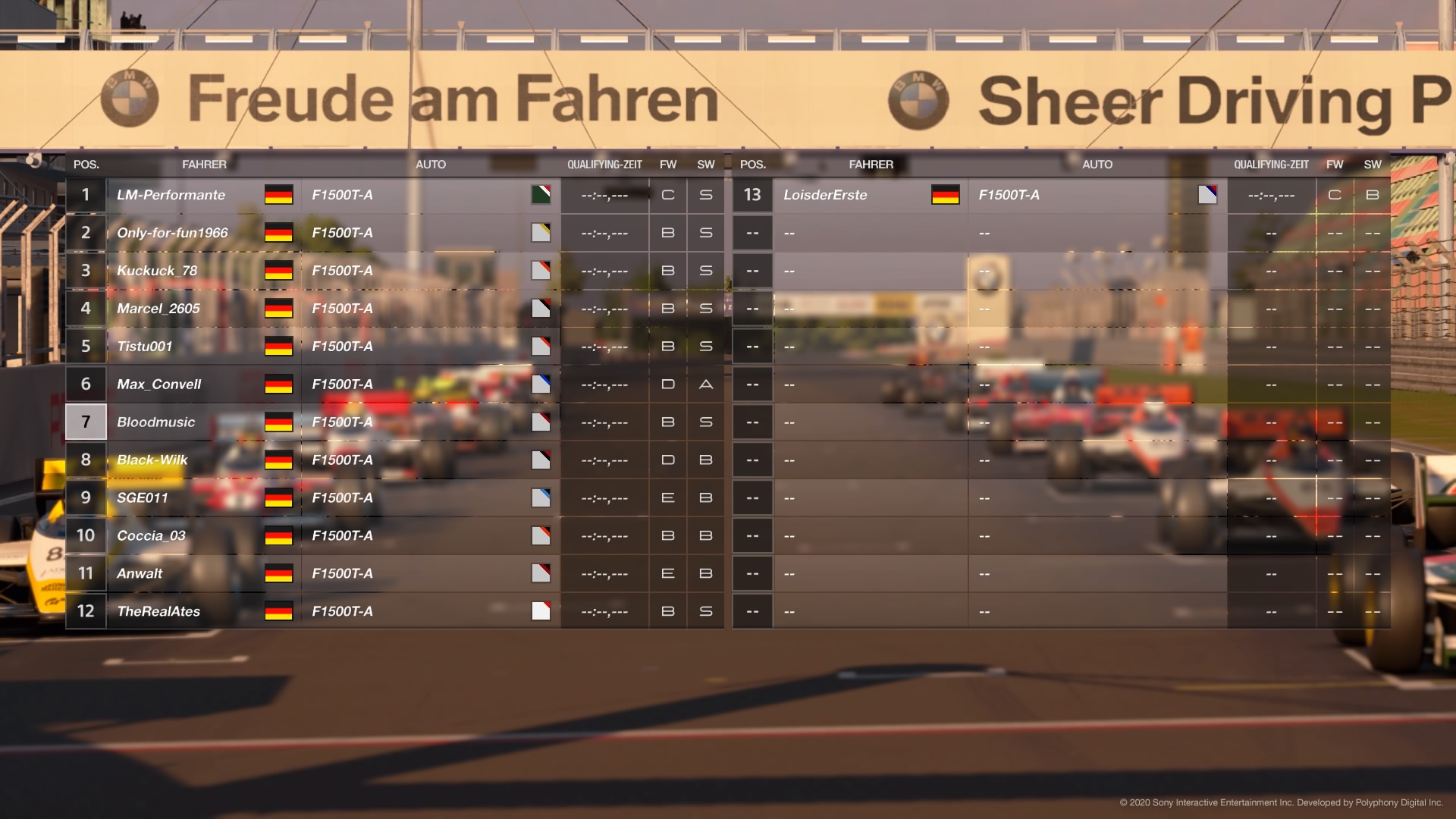Toggle the FW rating D for Black-Wilk
1456x819 pixels.
(667, 460)
